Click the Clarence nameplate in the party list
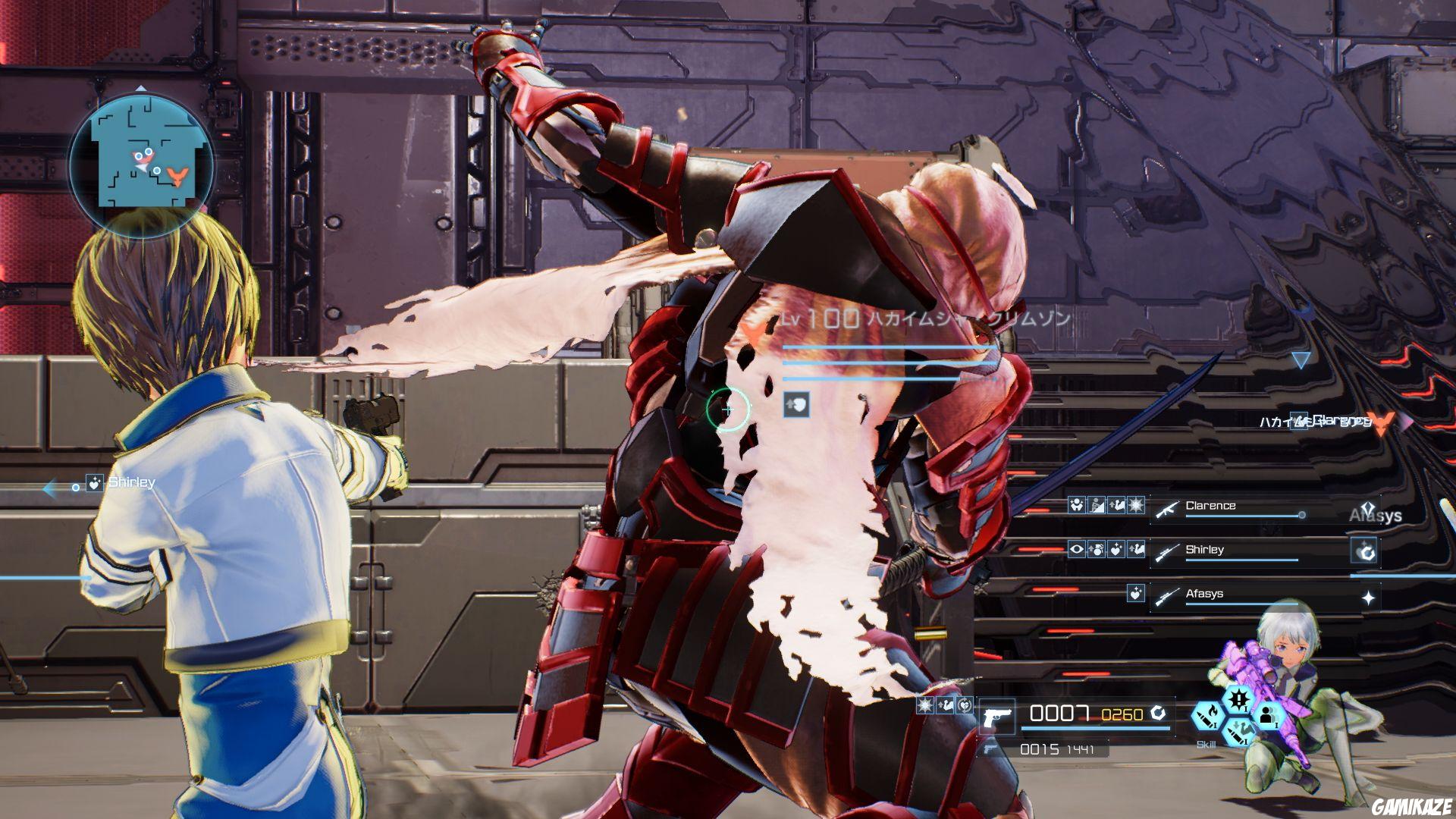 click(1211, 506)
